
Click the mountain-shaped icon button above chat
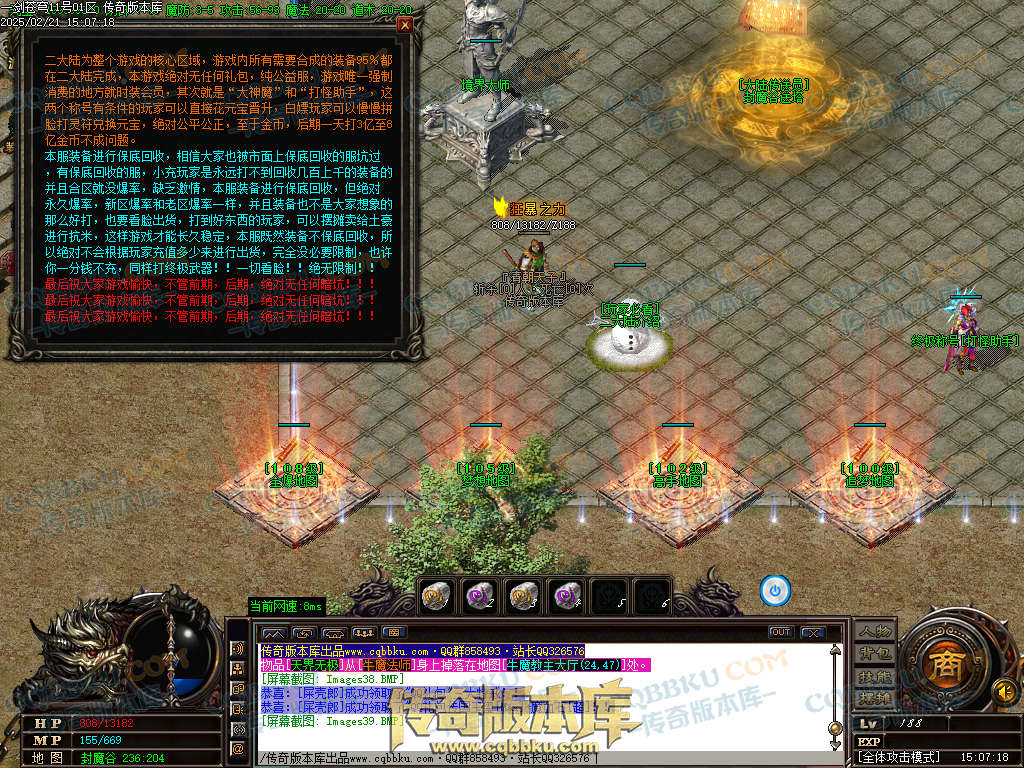(274, 633)
